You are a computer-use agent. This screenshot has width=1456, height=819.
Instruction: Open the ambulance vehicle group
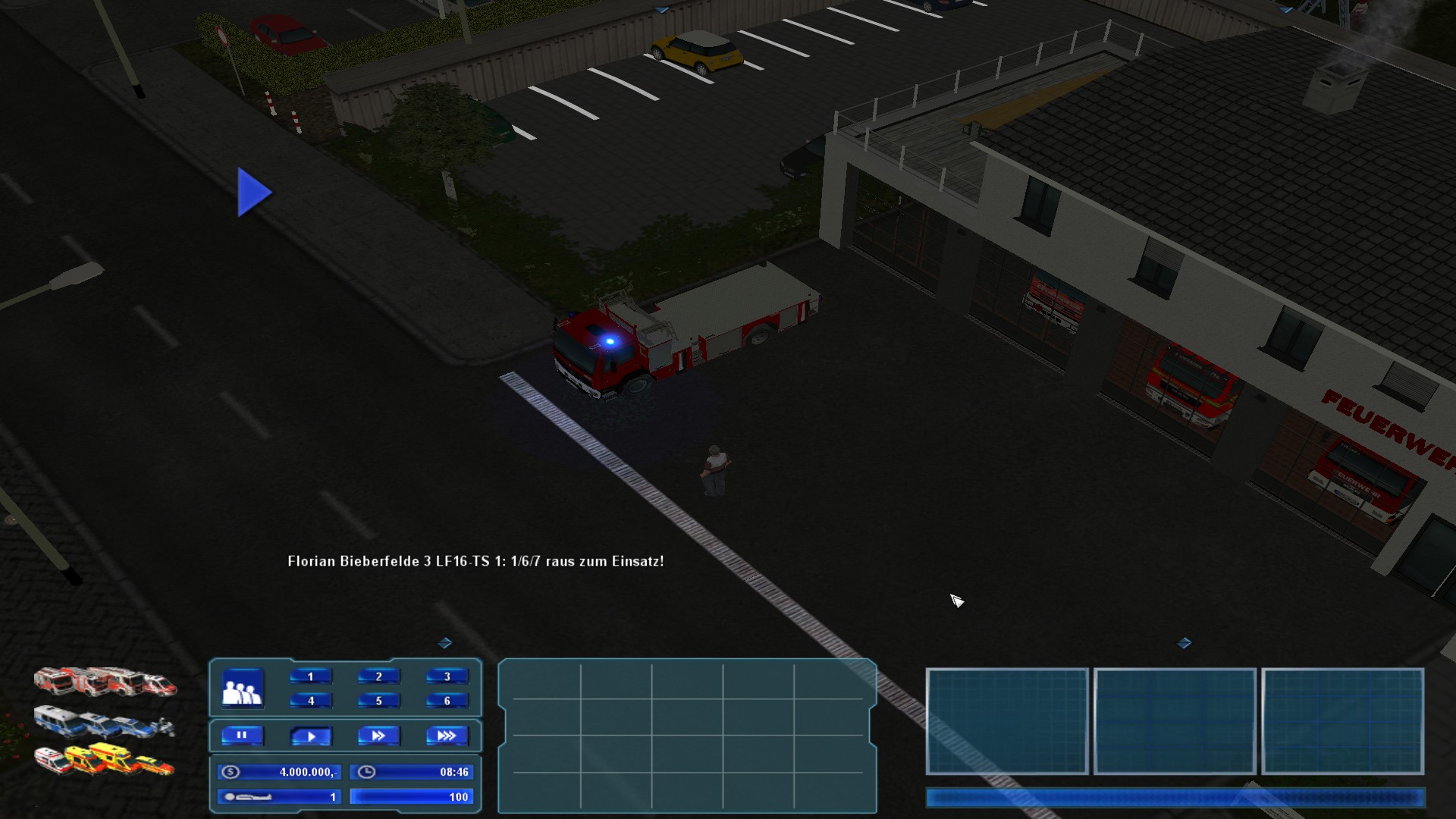(103, 760)
